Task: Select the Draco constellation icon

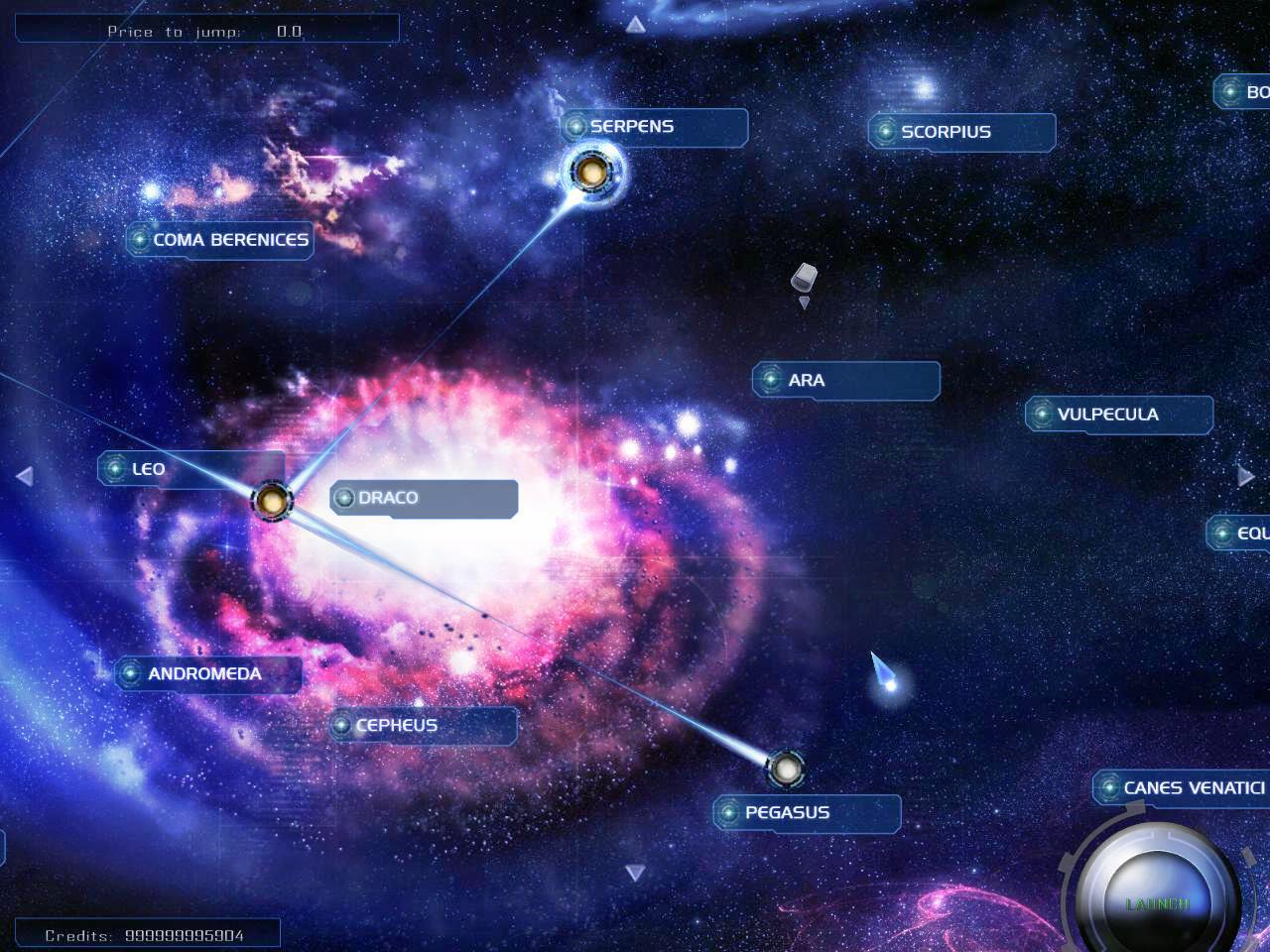Action: pyautogui.click(x=345, y=497)
